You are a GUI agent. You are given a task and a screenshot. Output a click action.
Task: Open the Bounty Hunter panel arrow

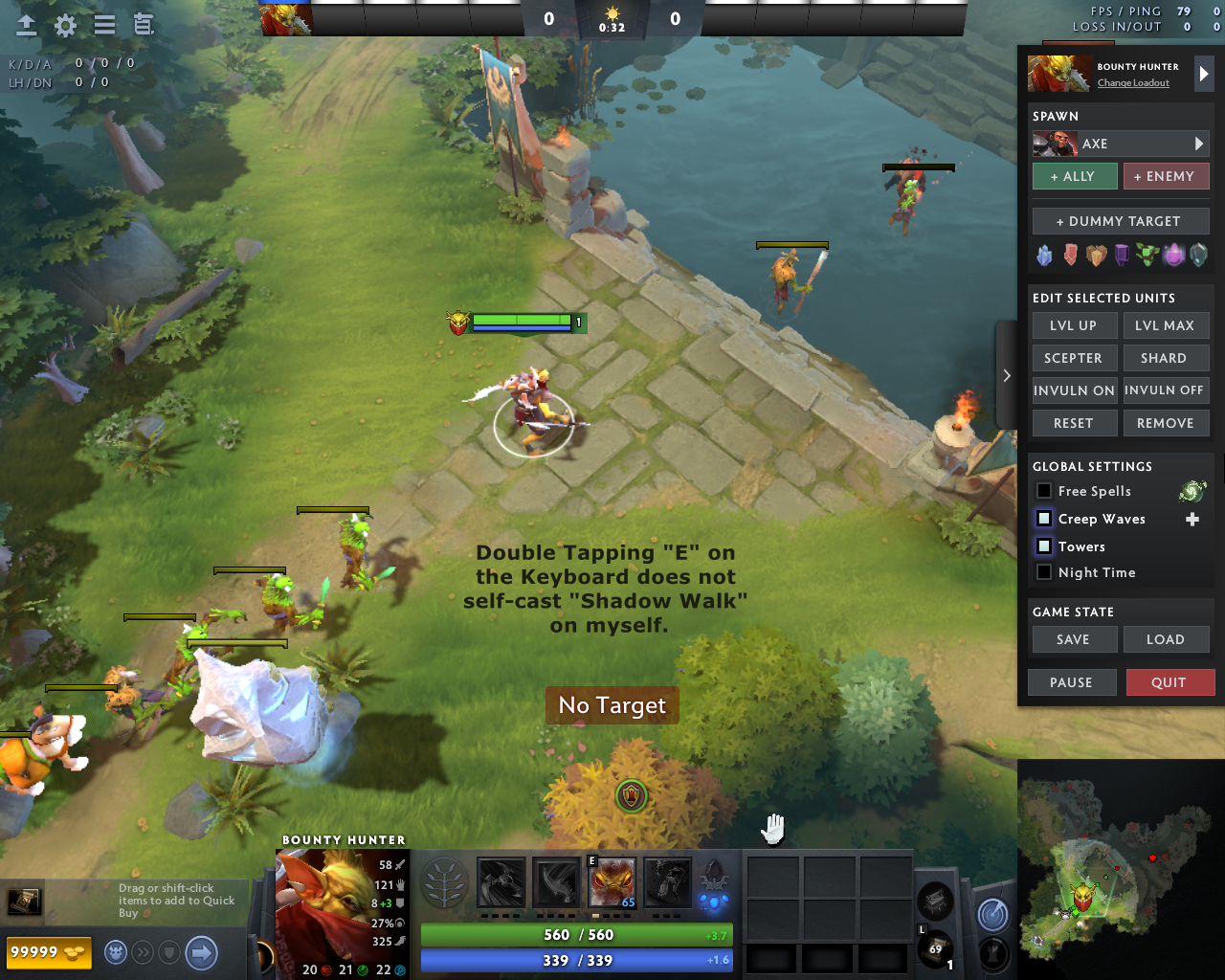pos(1202,74)
